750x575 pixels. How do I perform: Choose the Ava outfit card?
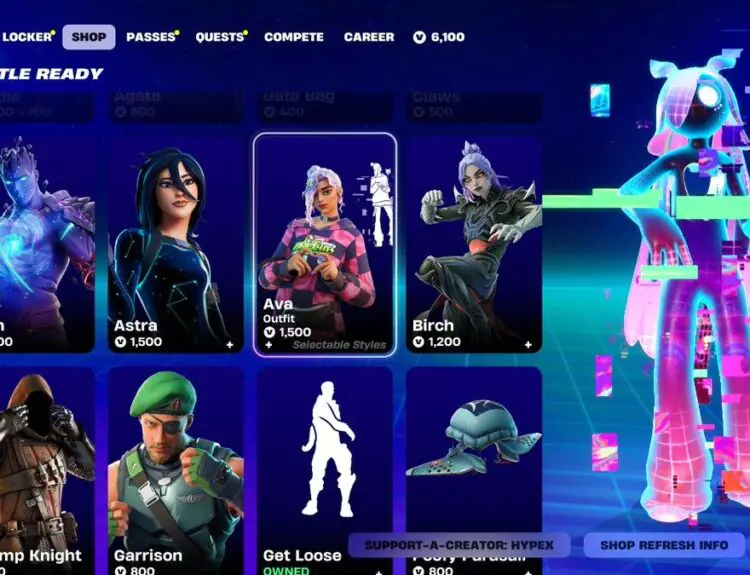325,245
